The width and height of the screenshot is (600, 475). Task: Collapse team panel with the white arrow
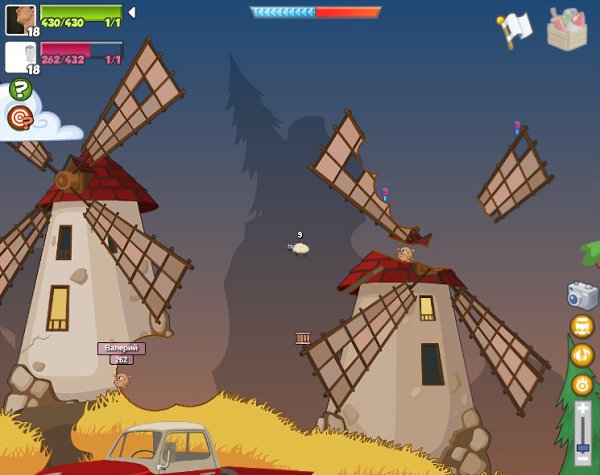pos(132,12)
